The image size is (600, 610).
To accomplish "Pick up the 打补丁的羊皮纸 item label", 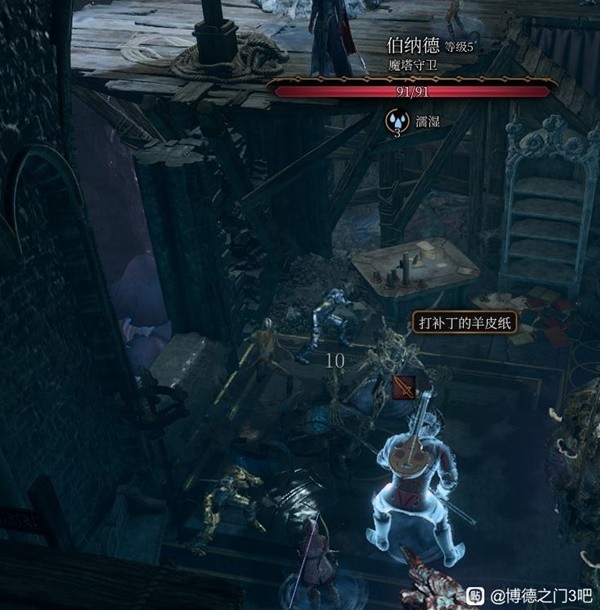I will [465, 324].
